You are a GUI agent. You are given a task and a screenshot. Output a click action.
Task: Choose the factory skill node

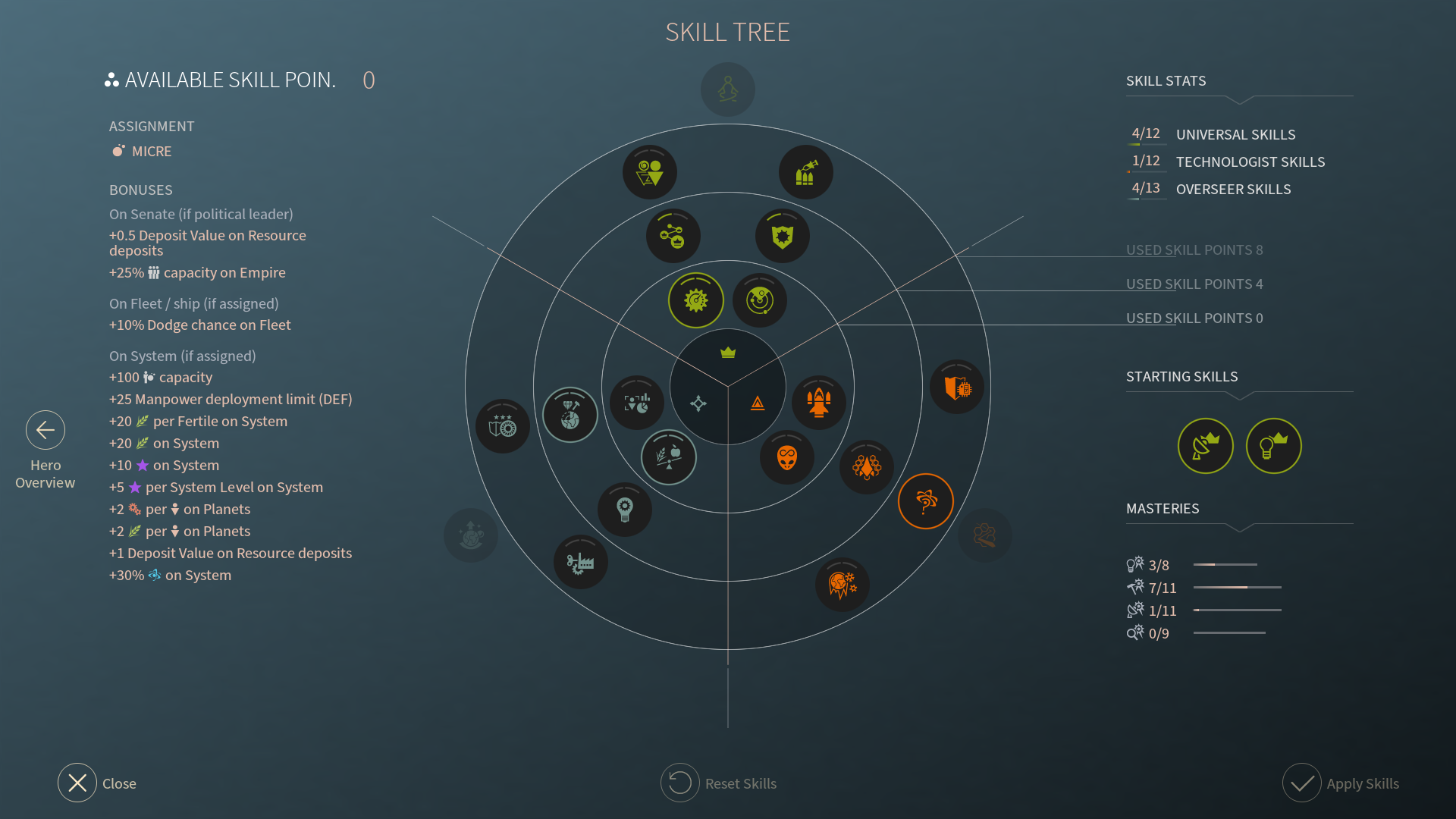coord(581,562)
